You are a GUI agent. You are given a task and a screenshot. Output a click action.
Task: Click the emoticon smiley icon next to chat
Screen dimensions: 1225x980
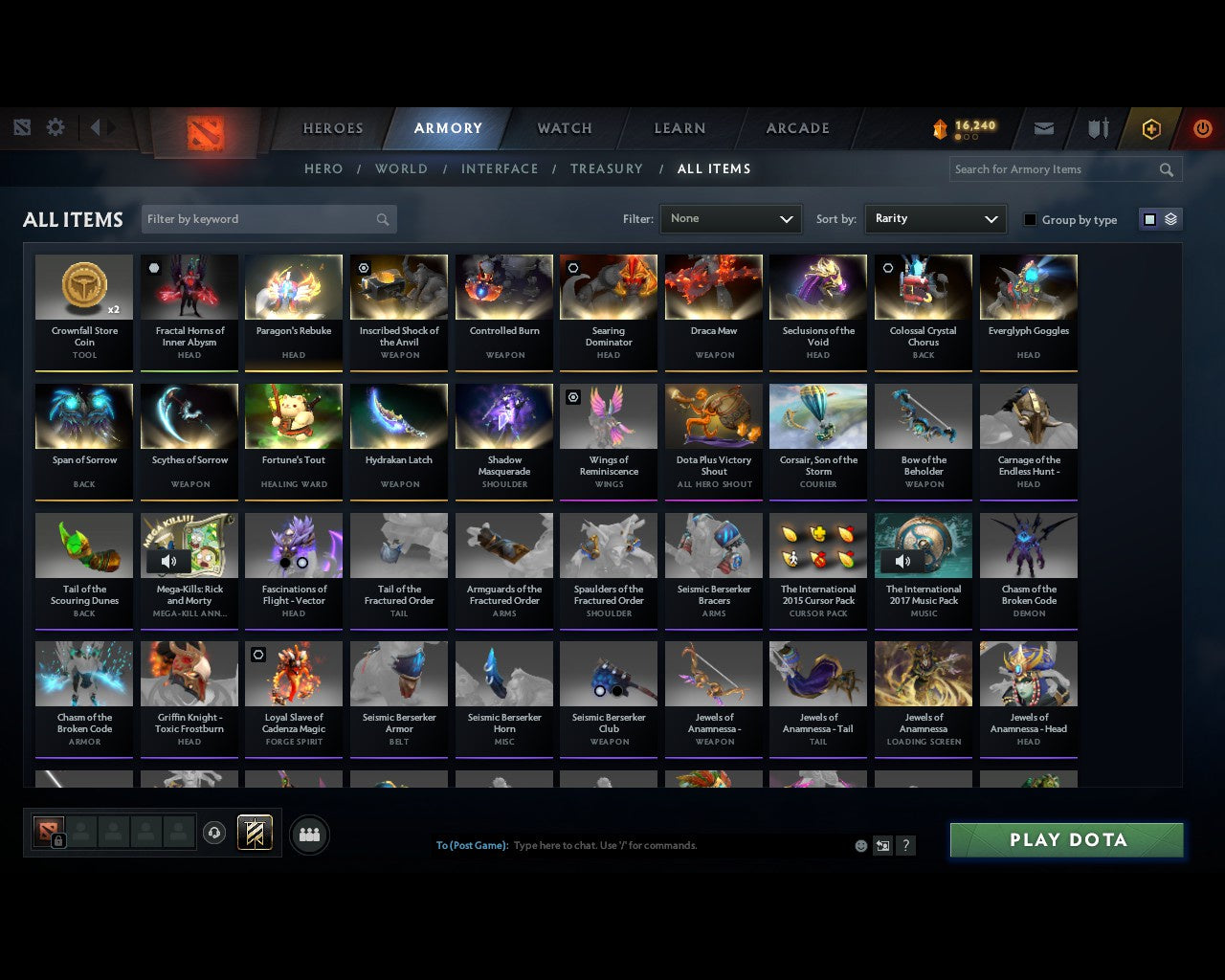[x=860, y=845]
